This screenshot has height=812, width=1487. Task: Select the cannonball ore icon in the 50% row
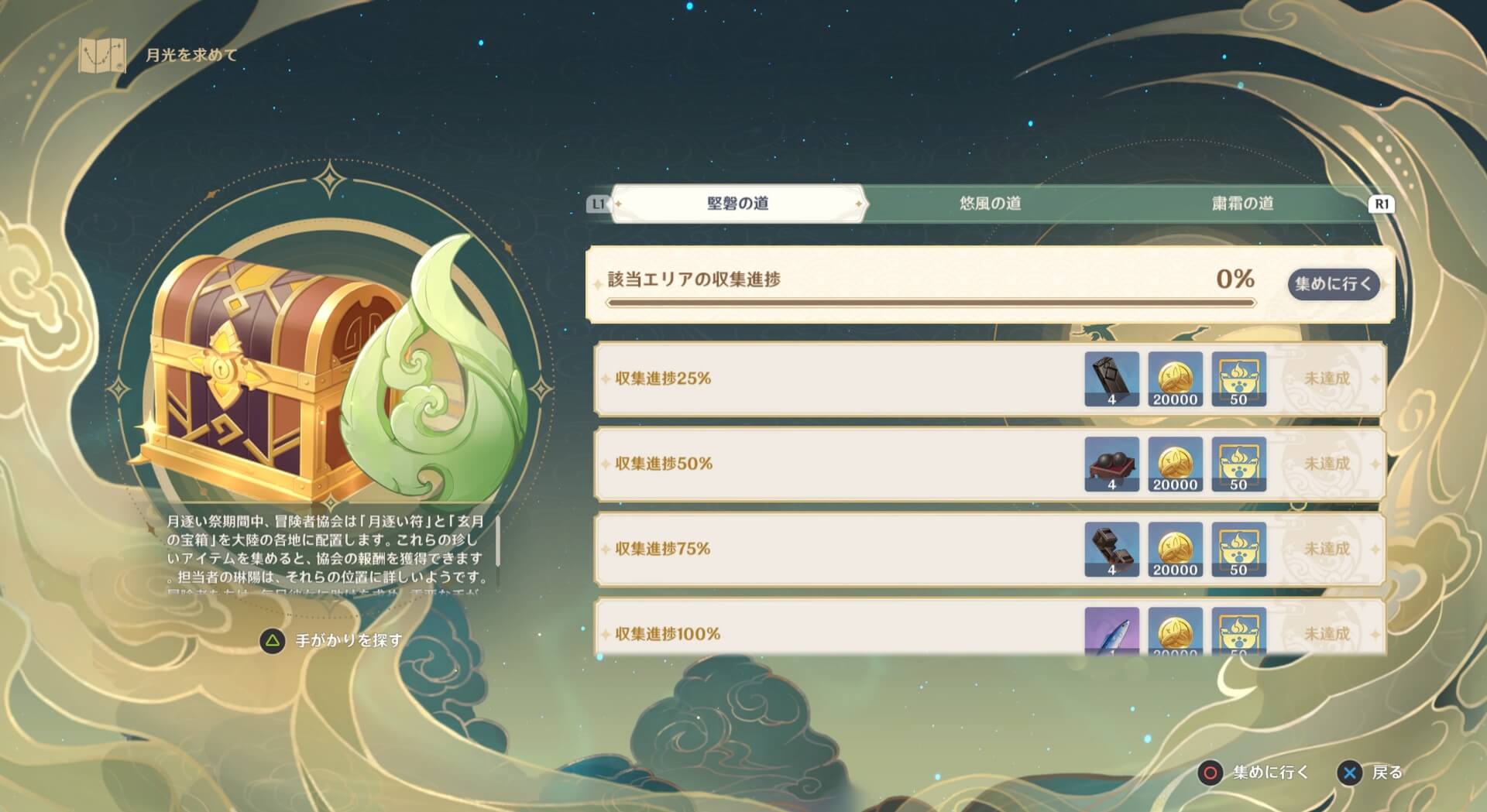pos(1111,464)
